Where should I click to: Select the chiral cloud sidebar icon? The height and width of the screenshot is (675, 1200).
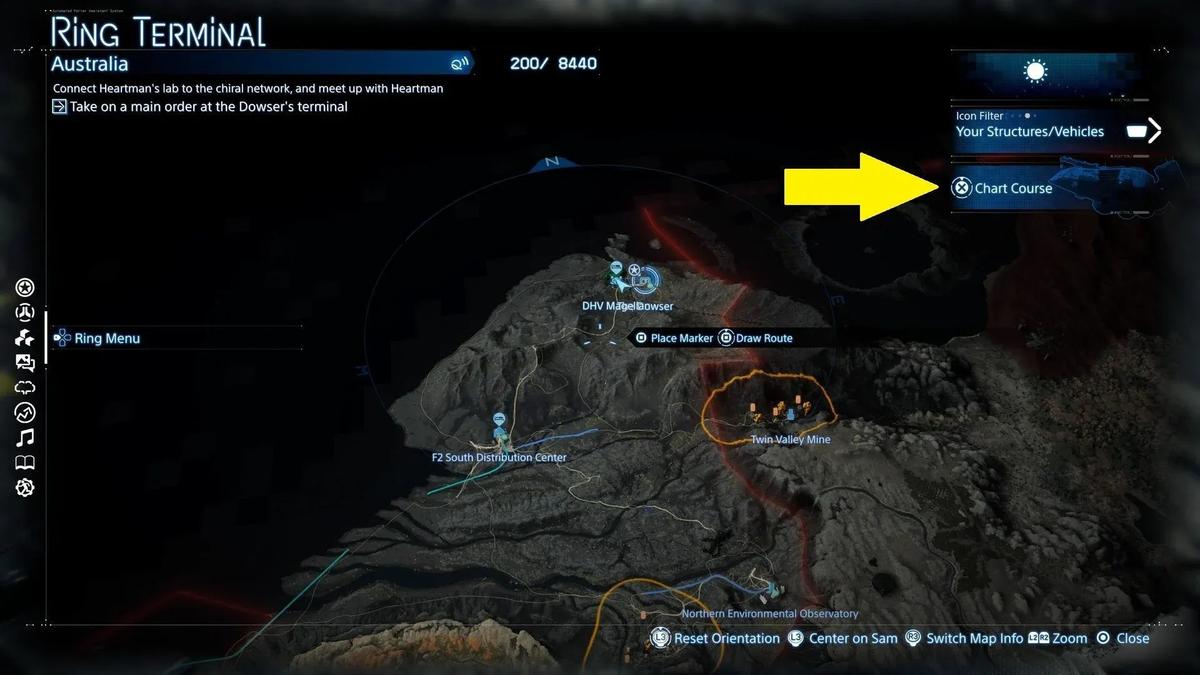tap(25, 388)
